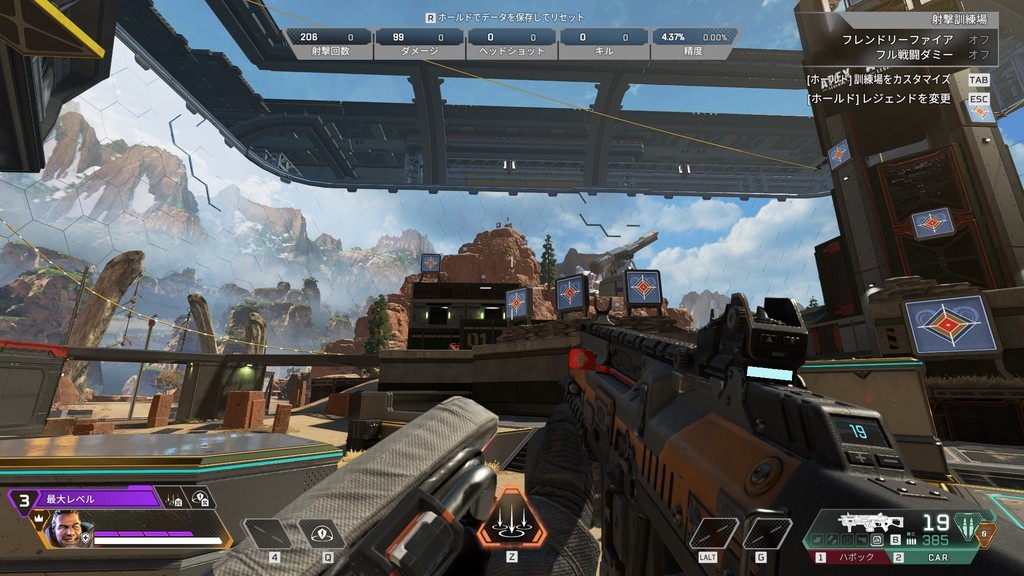Toggle the フル戦闘ダミー setting
1024x576 pixels.
tap(910, 54)
